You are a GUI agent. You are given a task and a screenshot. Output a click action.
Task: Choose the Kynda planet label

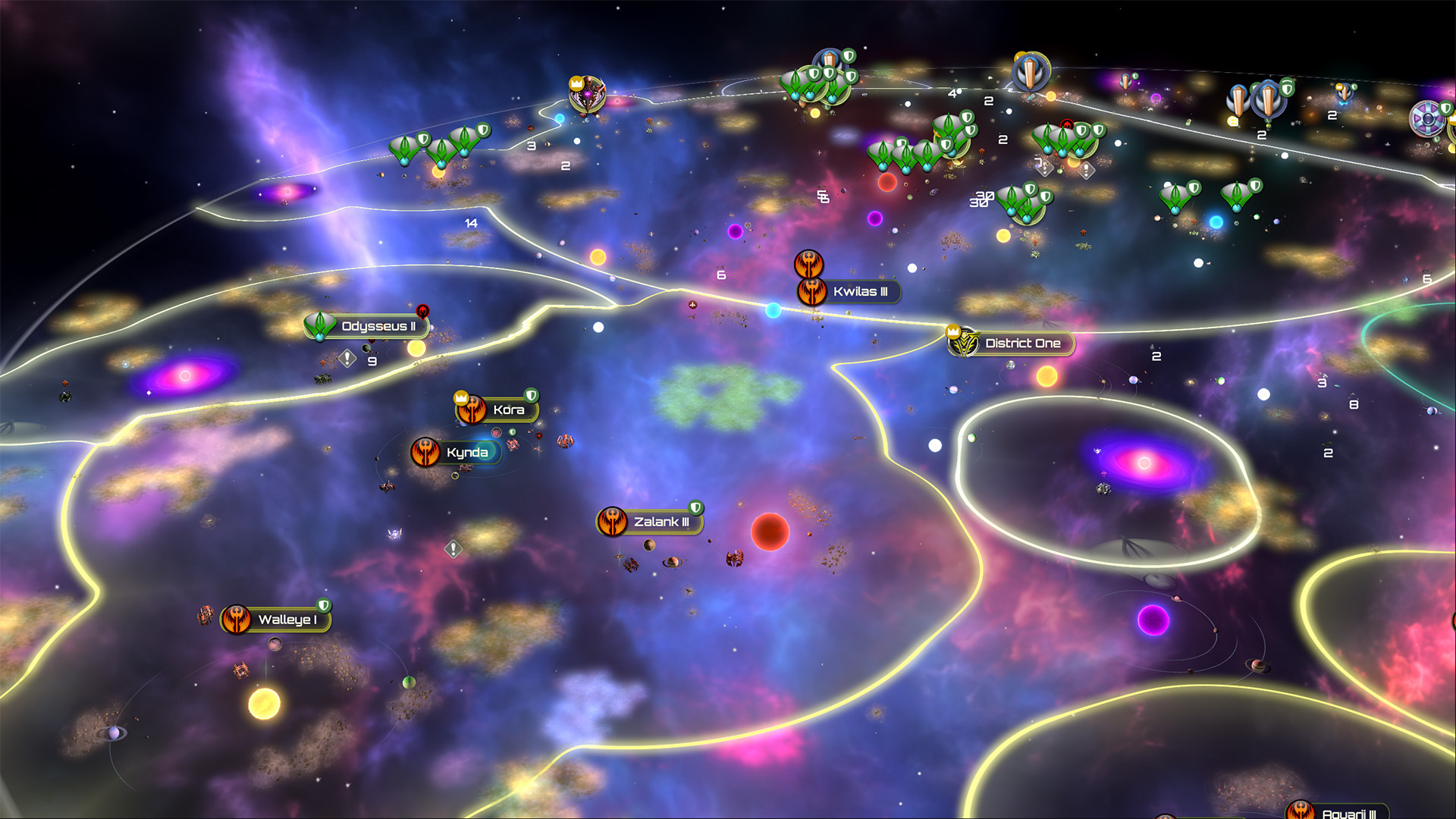[466, 453]
